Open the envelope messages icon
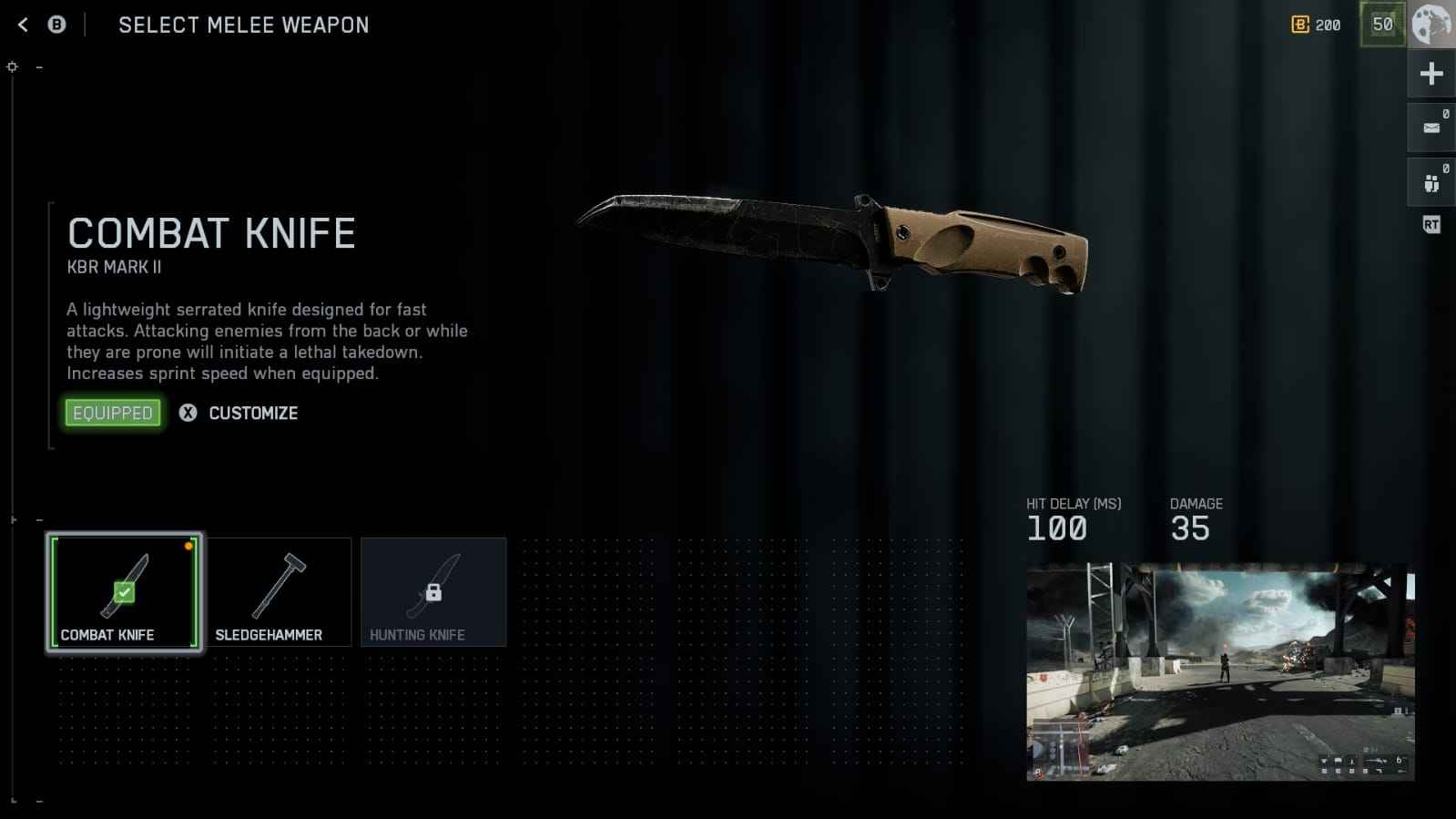This screenshot has width=1456, height=819. 1431,128
